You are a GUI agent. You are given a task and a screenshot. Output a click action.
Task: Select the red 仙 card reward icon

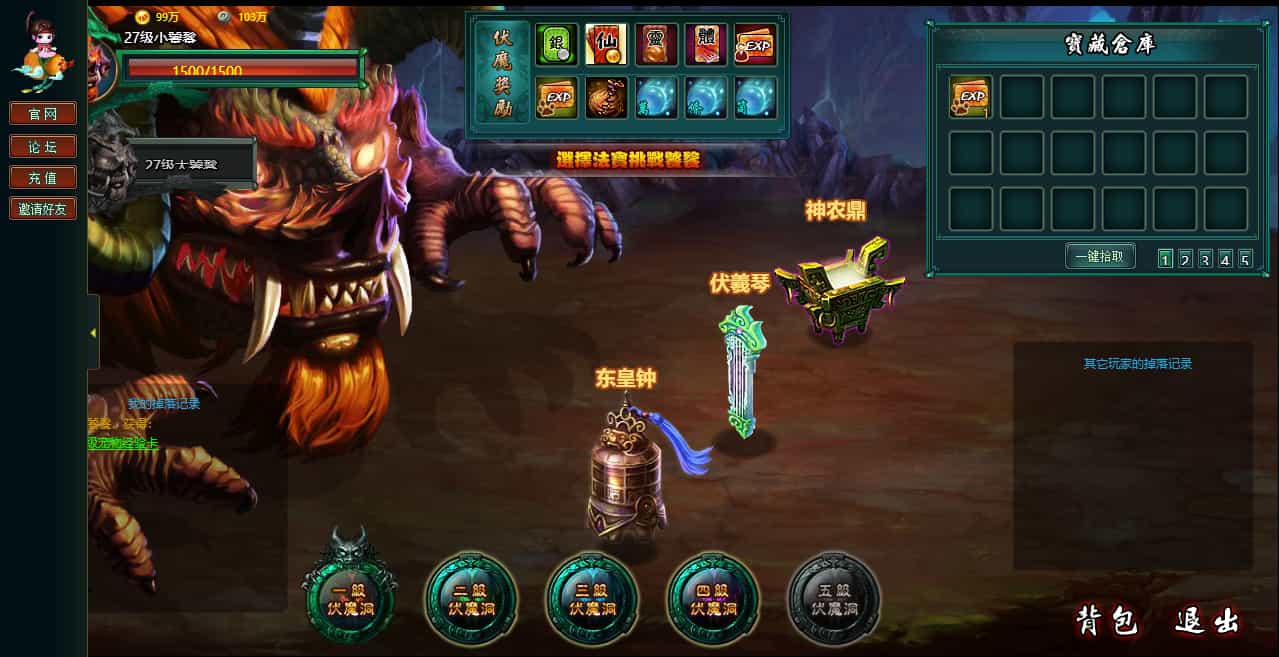tap(606, 45)
